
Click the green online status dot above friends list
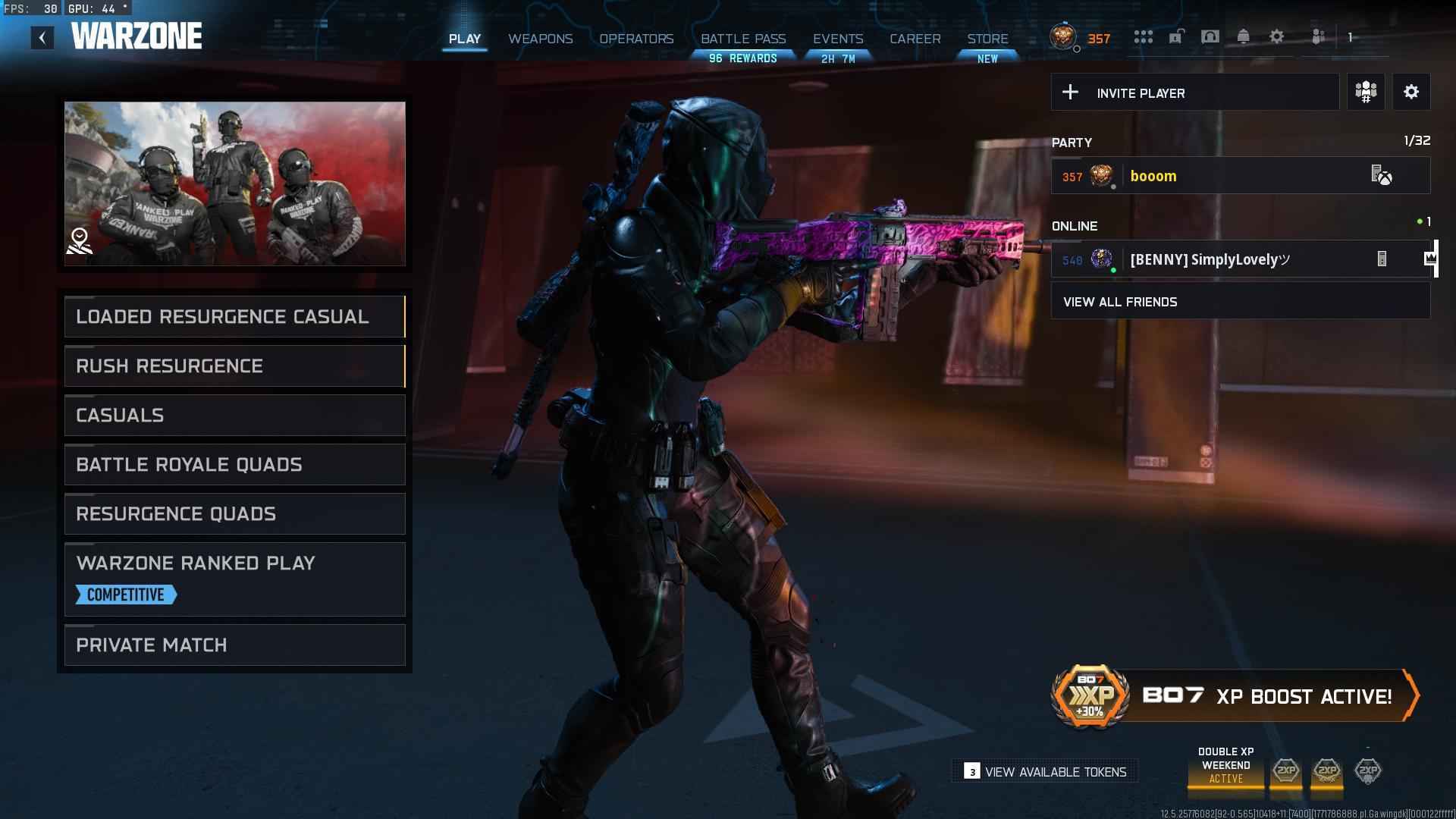[1419, 221]
